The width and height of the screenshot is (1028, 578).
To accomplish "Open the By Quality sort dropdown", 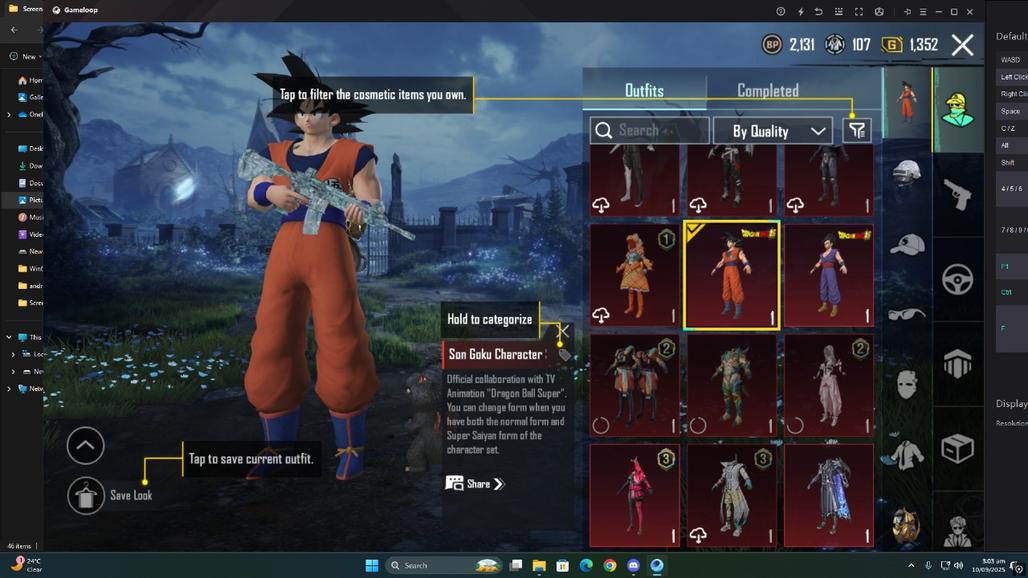I will pos(773,131).
